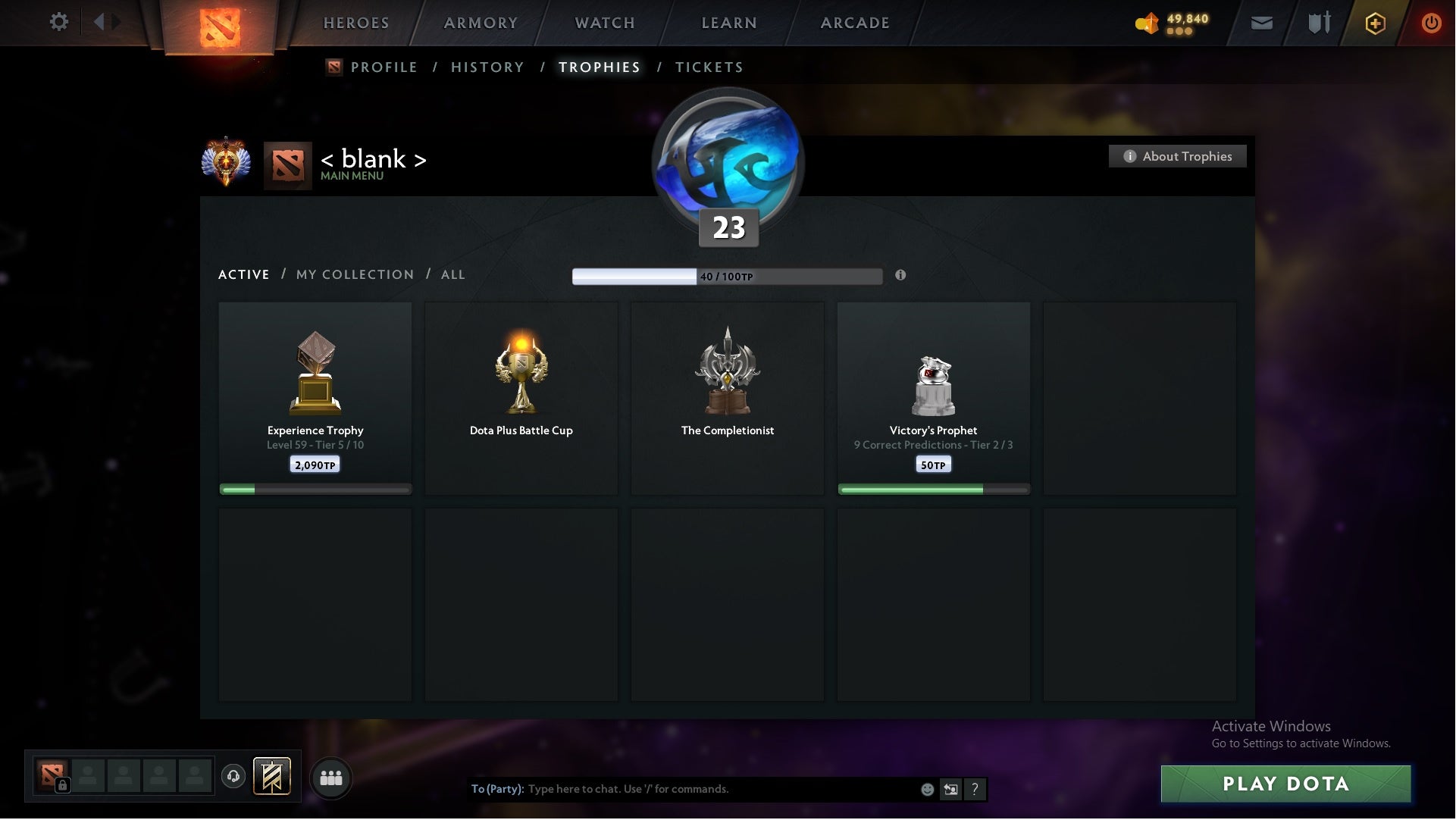Open the settings gear menu

pyautogui.click(x=59, y=22)
